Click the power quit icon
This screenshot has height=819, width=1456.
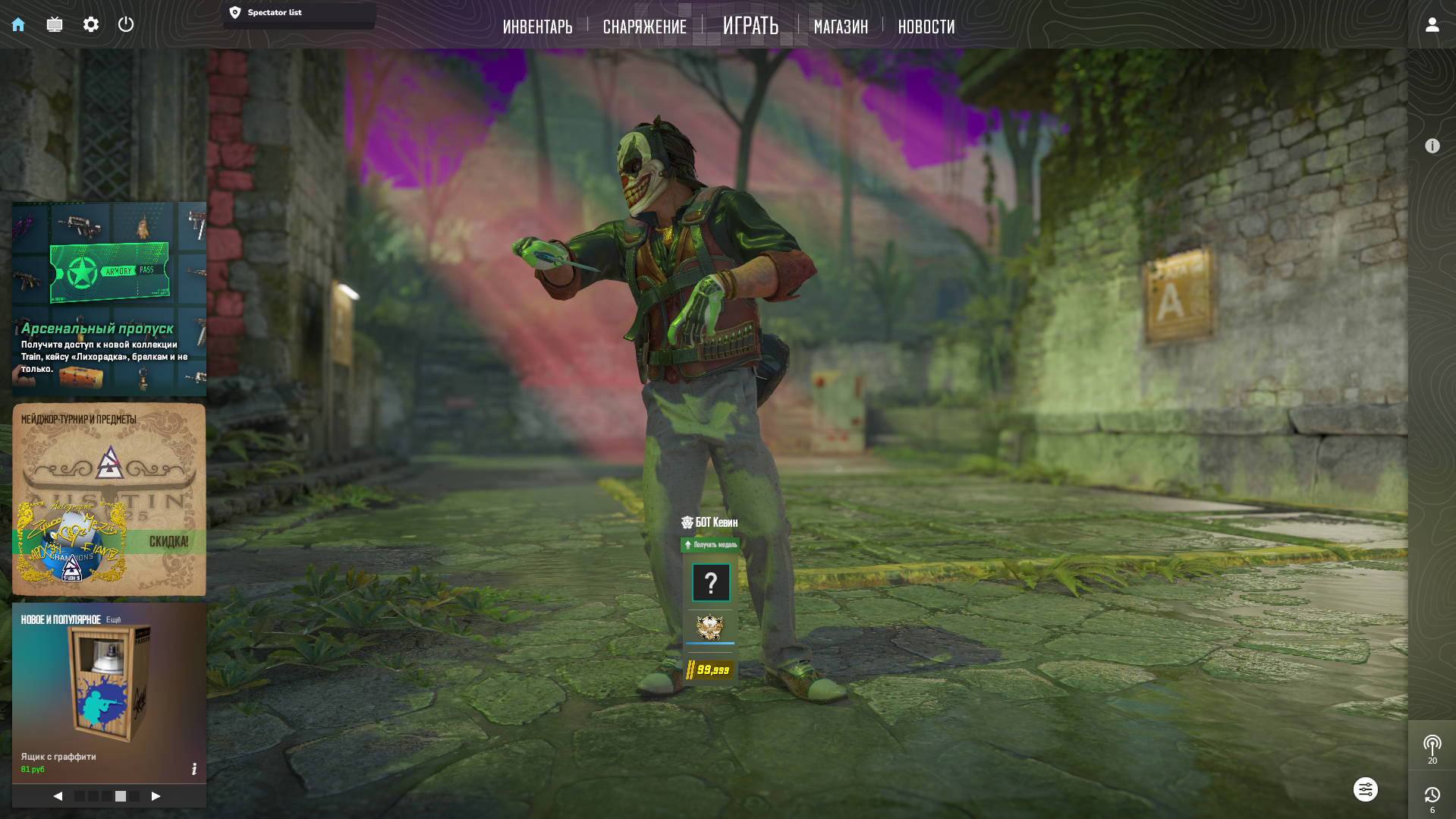(x=126, y=24)
